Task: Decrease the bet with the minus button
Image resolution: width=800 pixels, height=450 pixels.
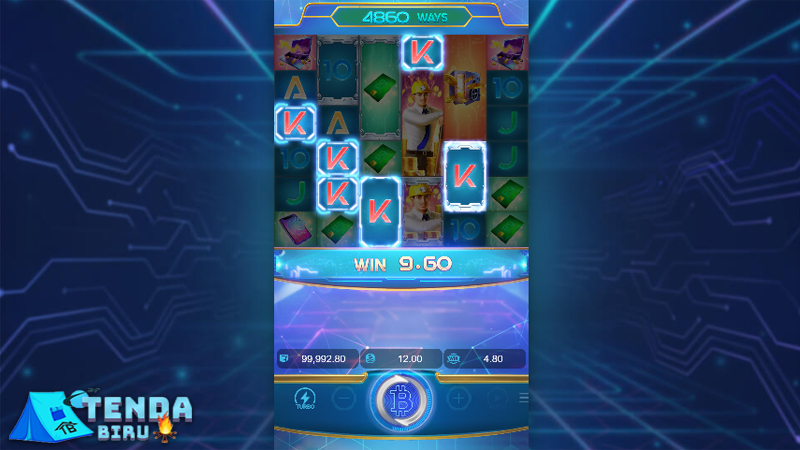Action: (343, 398)
